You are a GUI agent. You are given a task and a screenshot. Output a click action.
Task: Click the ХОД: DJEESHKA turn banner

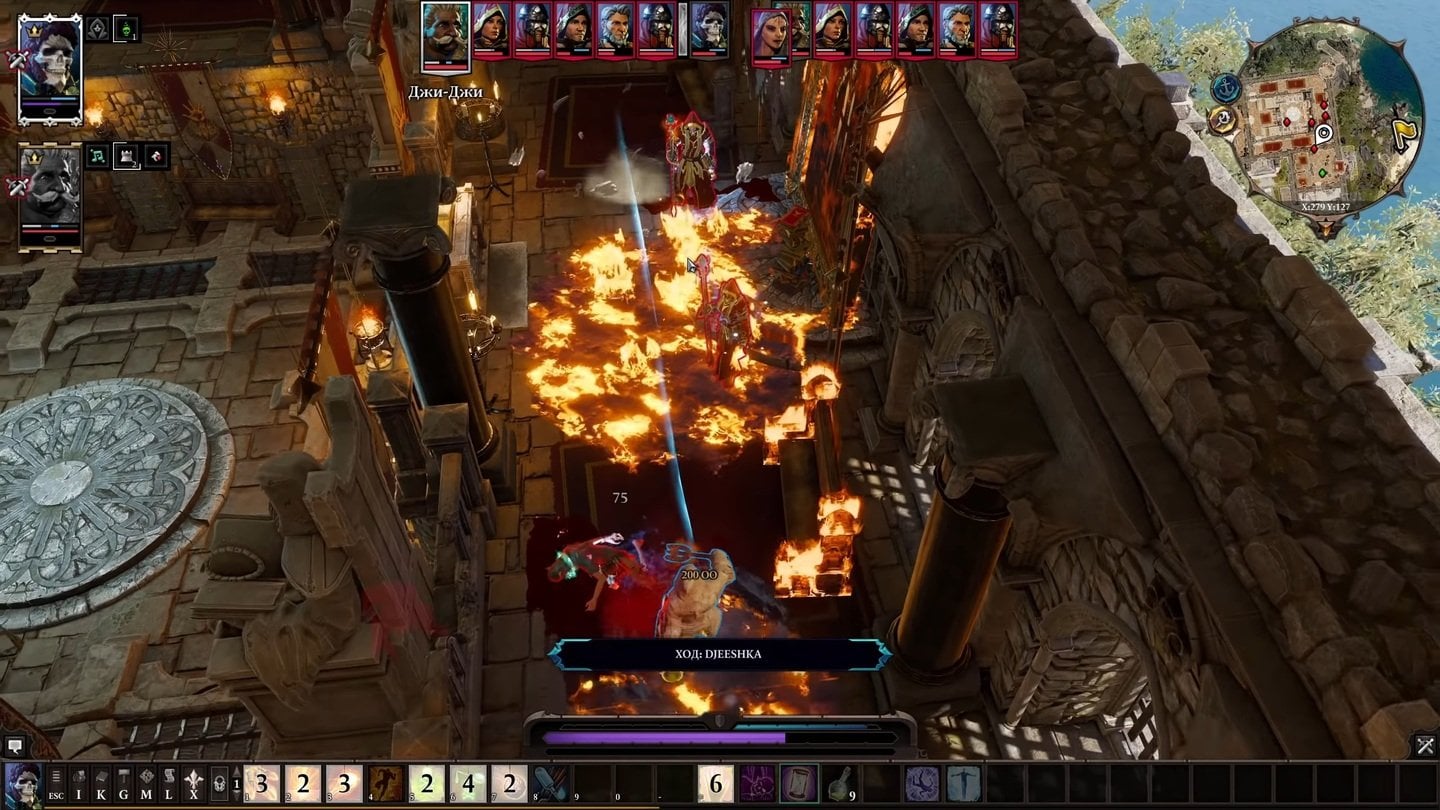coord(718,655)
